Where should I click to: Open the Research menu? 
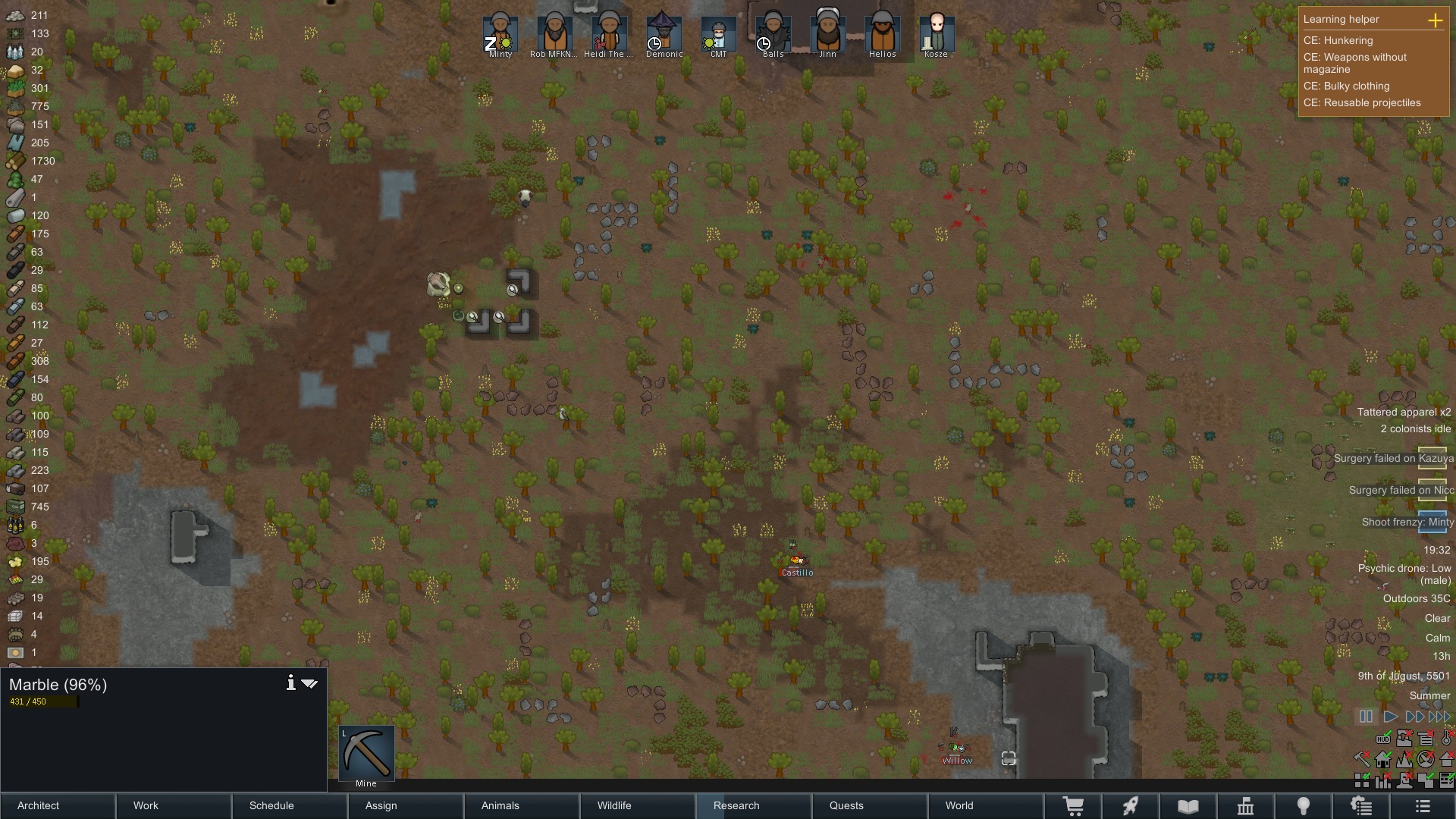(754, 805)
